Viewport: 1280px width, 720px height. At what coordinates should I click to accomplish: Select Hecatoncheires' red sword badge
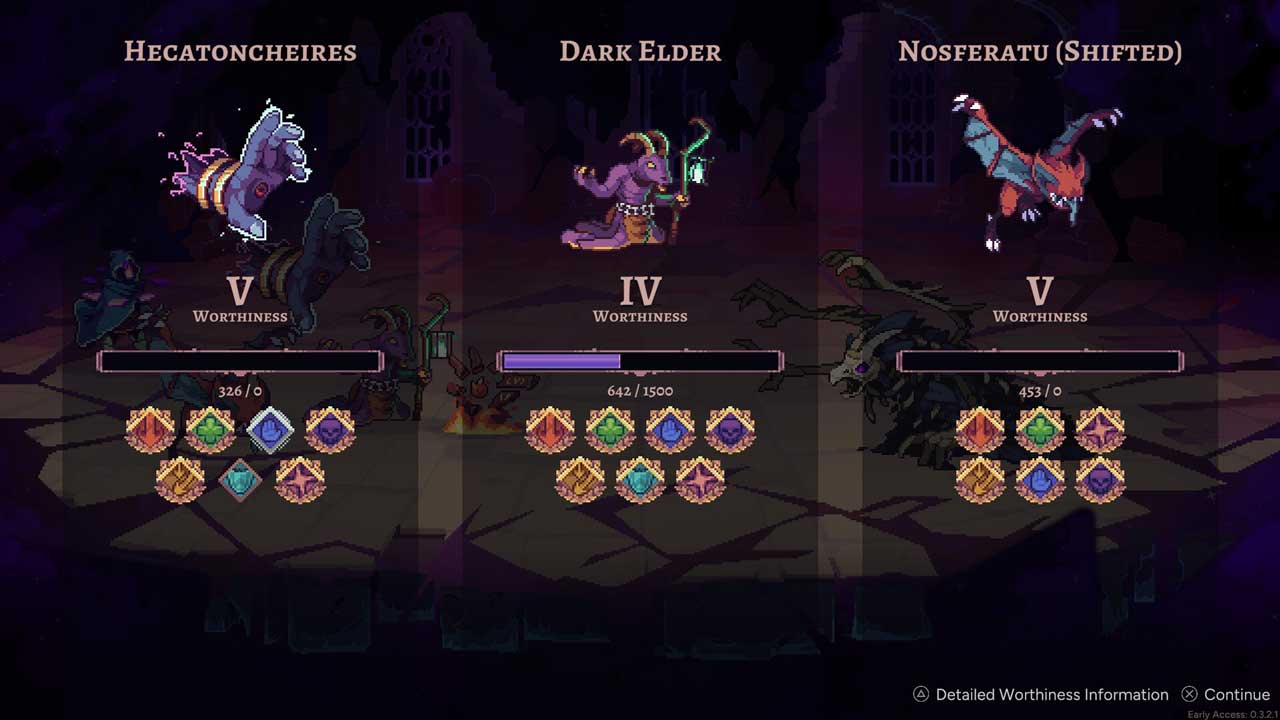(x=150, y=430)
